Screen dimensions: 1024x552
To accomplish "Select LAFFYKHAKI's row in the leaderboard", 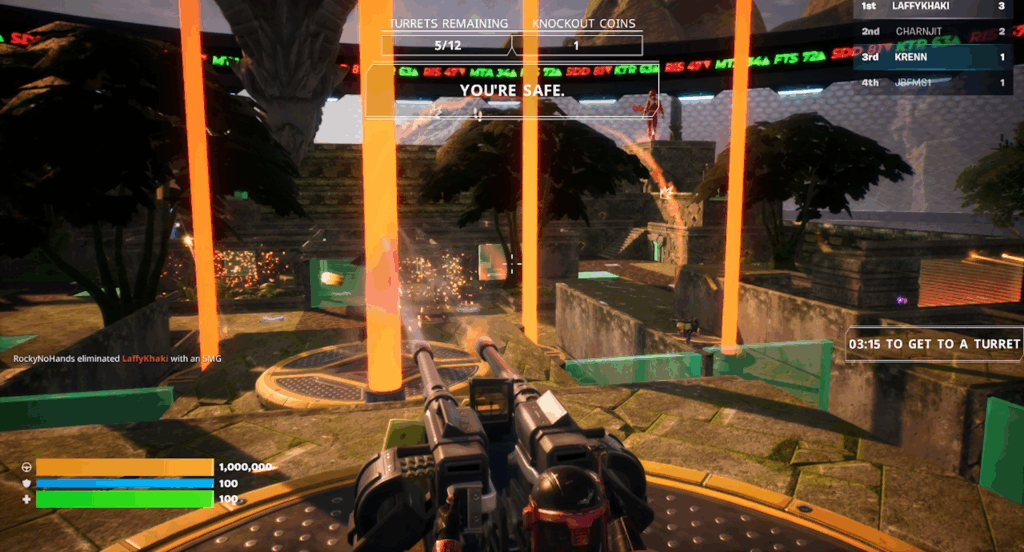I will [x=933, y=7].
